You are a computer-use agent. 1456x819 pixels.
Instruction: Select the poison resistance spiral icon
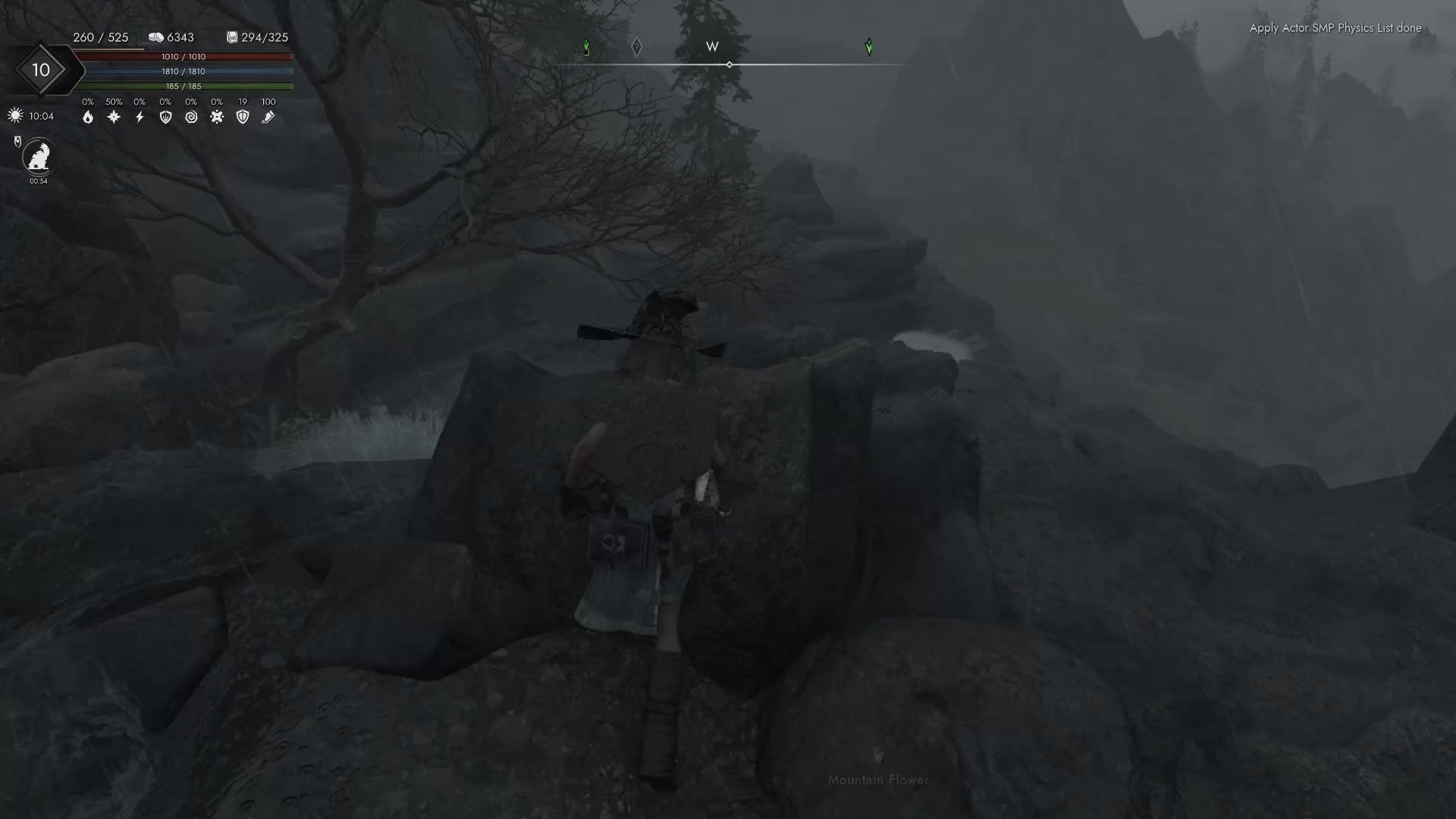coord(192,117)
